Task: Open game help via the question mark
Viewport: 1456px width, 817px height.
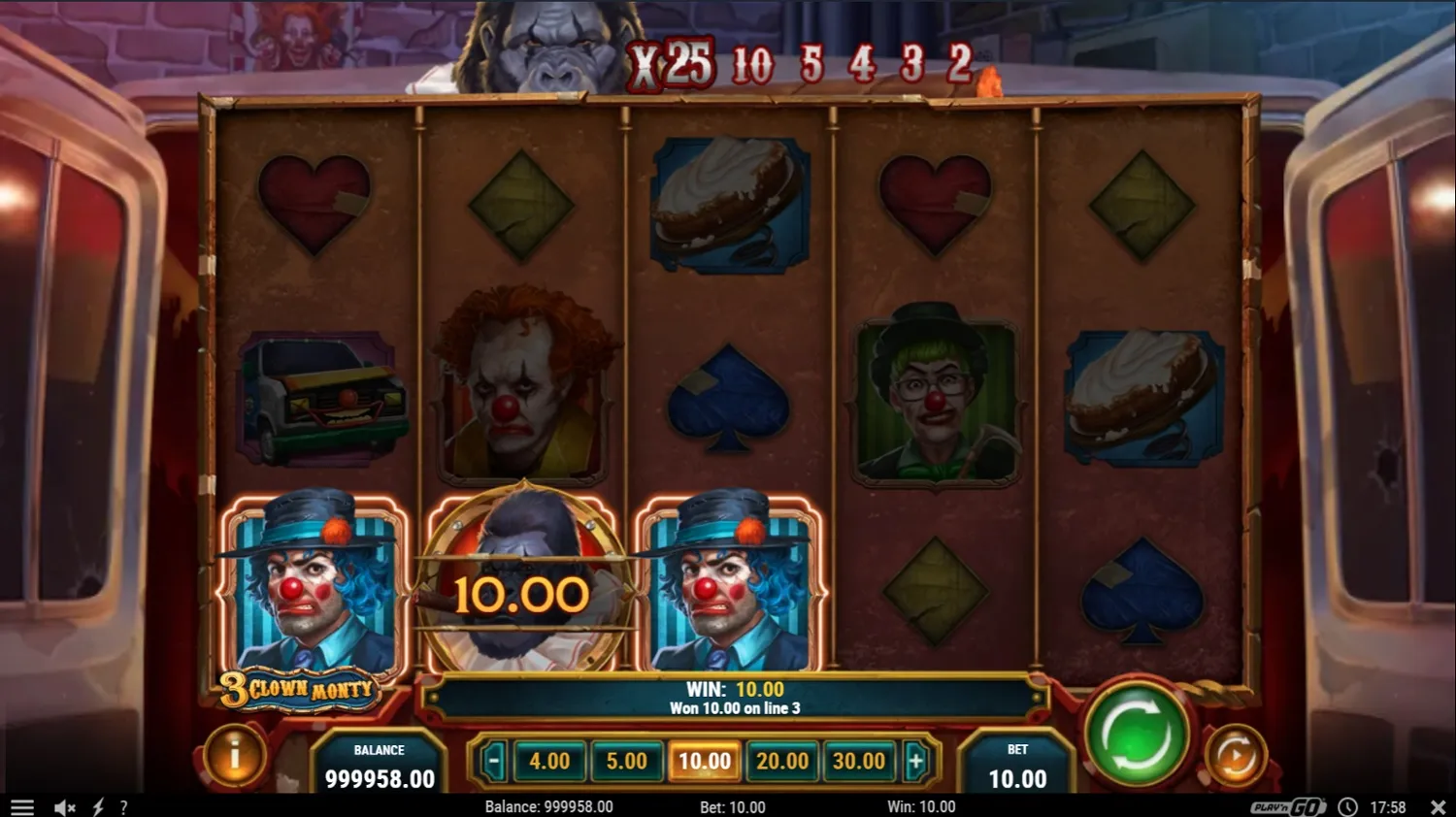Action: point(123,806)
